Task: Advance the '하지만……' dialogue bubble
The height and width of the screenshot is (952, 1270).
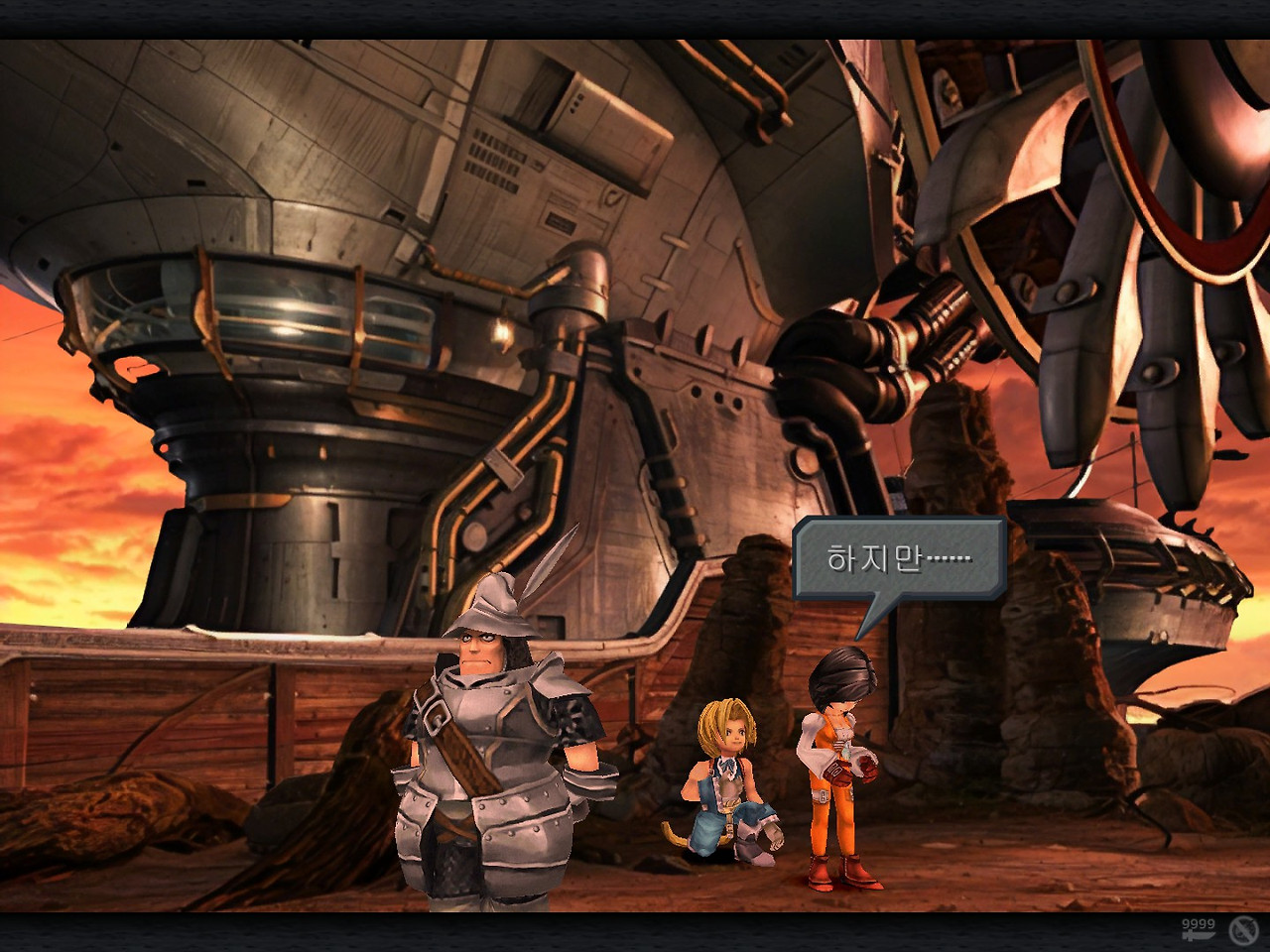Action: (899, 558)
